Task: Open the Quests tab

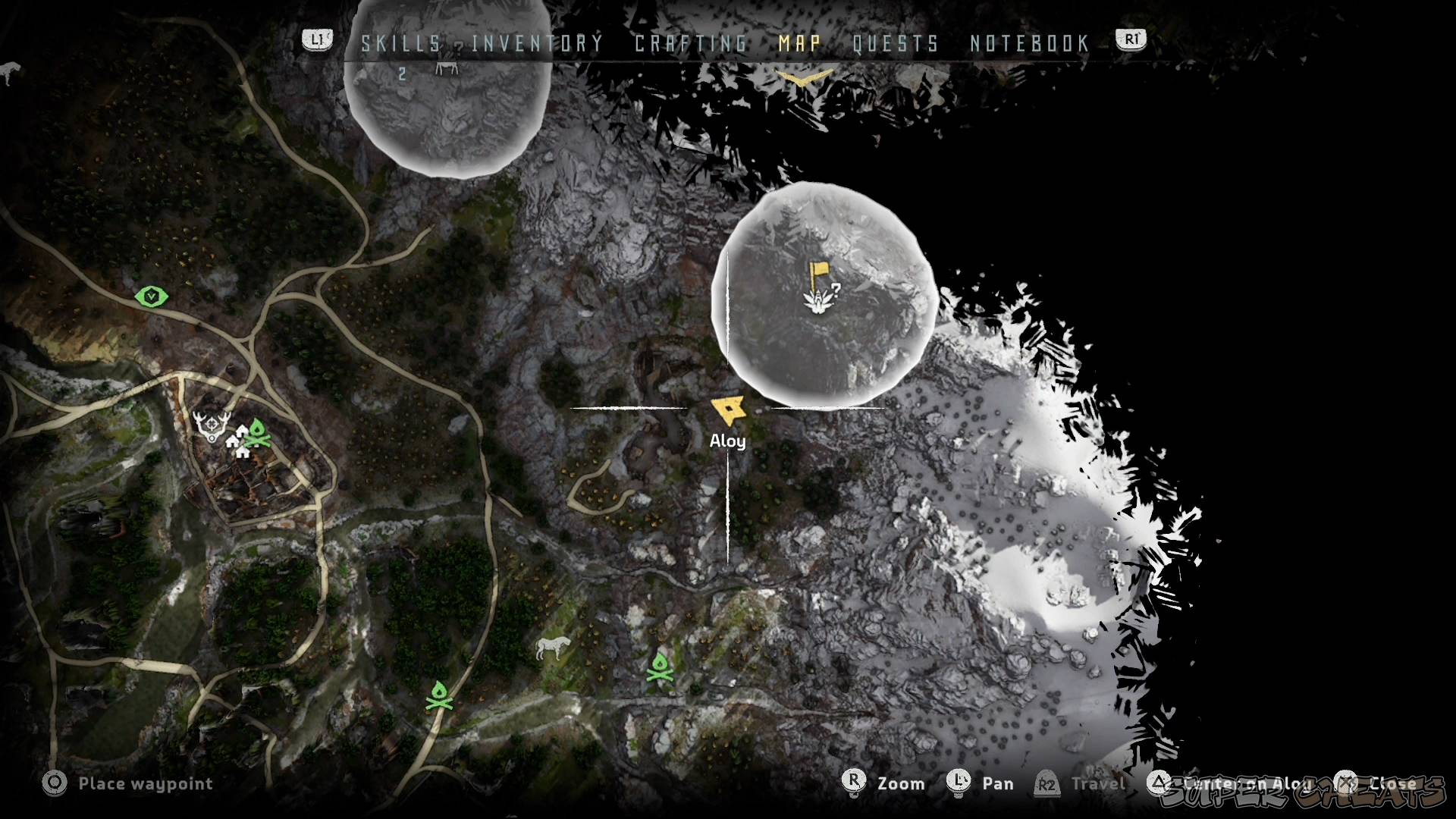Action: point(896,44)
